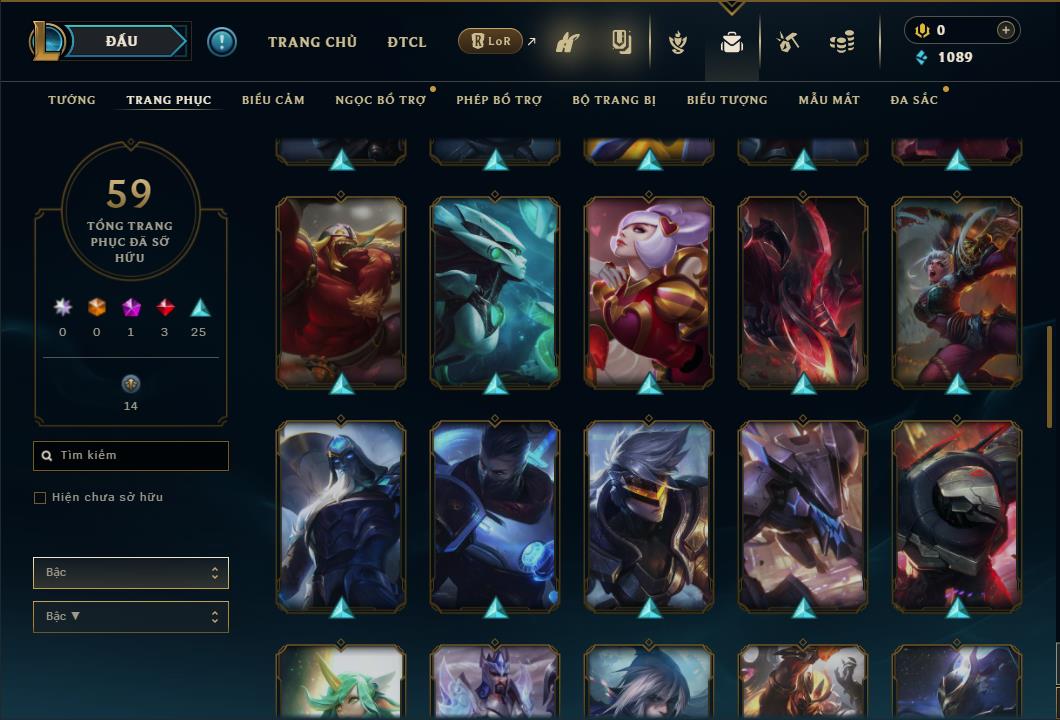The image size is (1060, 720).
Task: Launch the LoR link button
Action: coord(491,42)
